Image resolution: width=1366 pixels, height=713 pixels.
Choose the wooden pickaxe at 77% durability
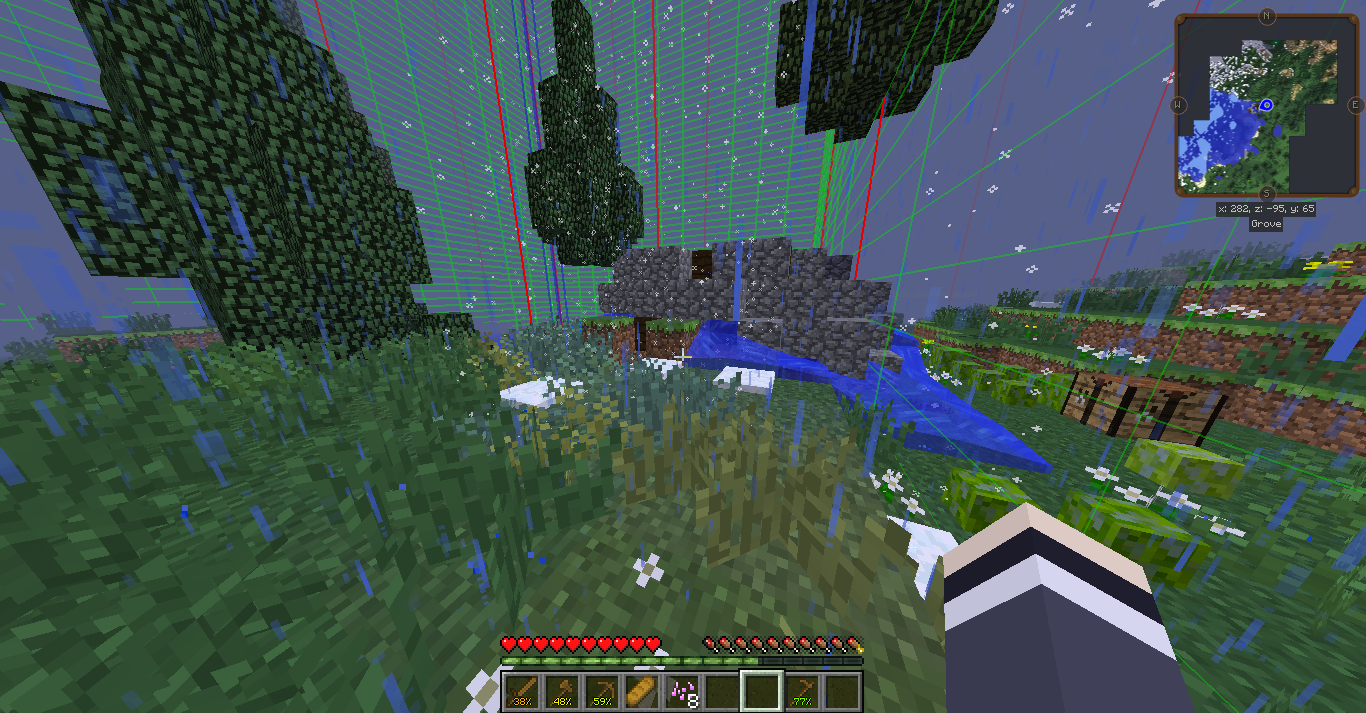(802, 691)
